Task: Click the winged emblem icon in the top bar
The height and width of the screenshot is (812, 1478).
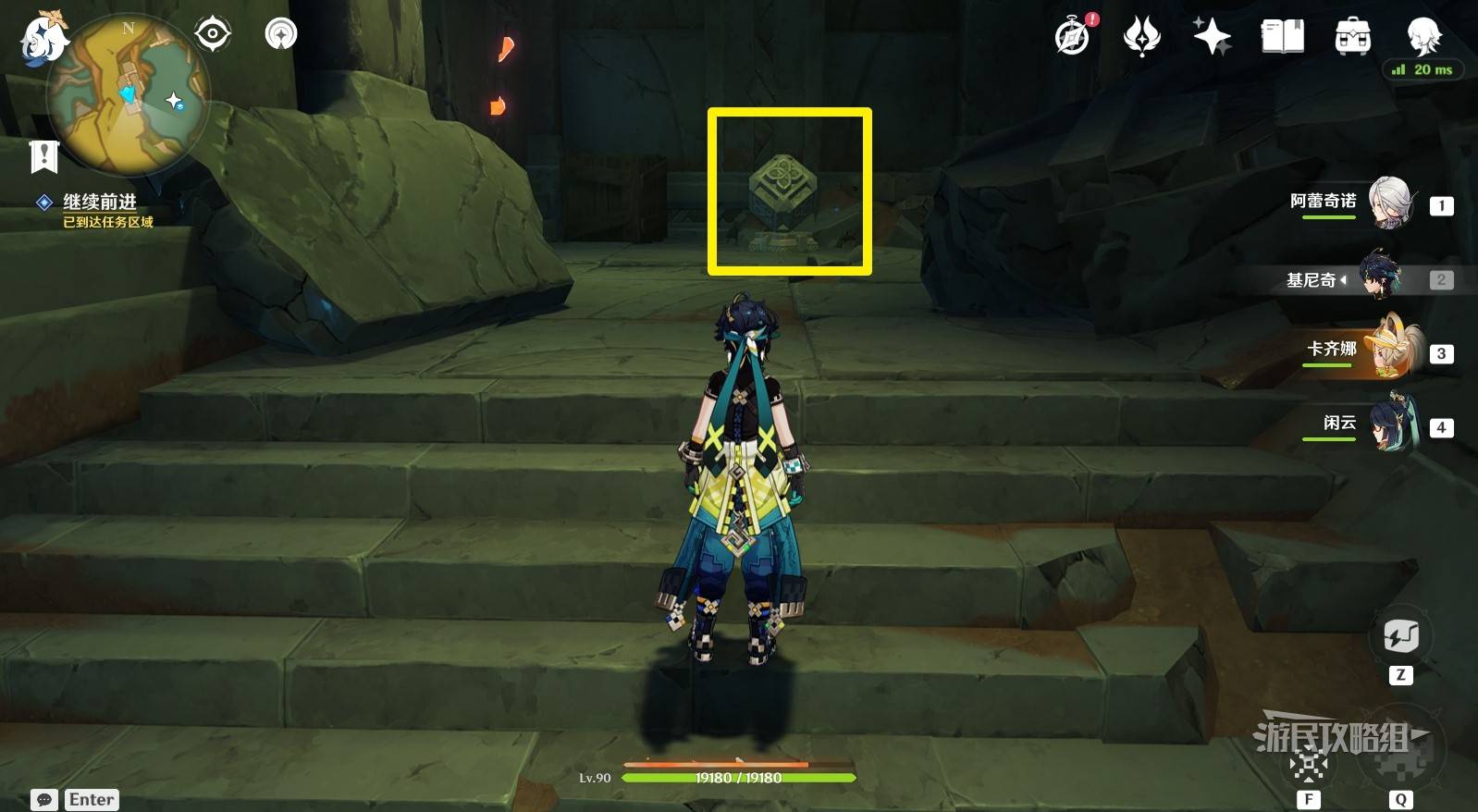Action: [x=1142, y=37]
